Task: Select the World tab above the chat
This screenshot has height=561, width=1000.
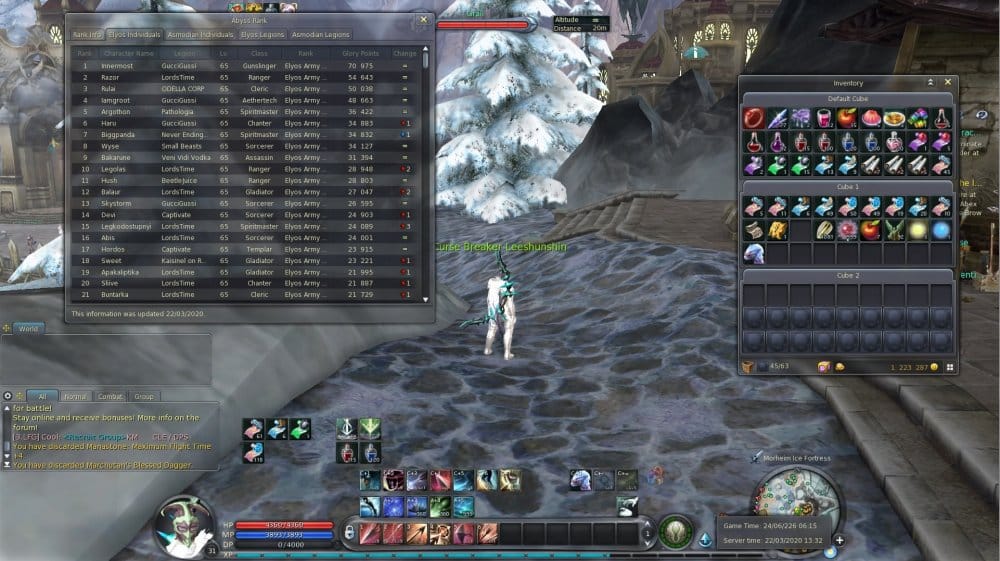Action: pyautogui.click(x=28, y=328)
